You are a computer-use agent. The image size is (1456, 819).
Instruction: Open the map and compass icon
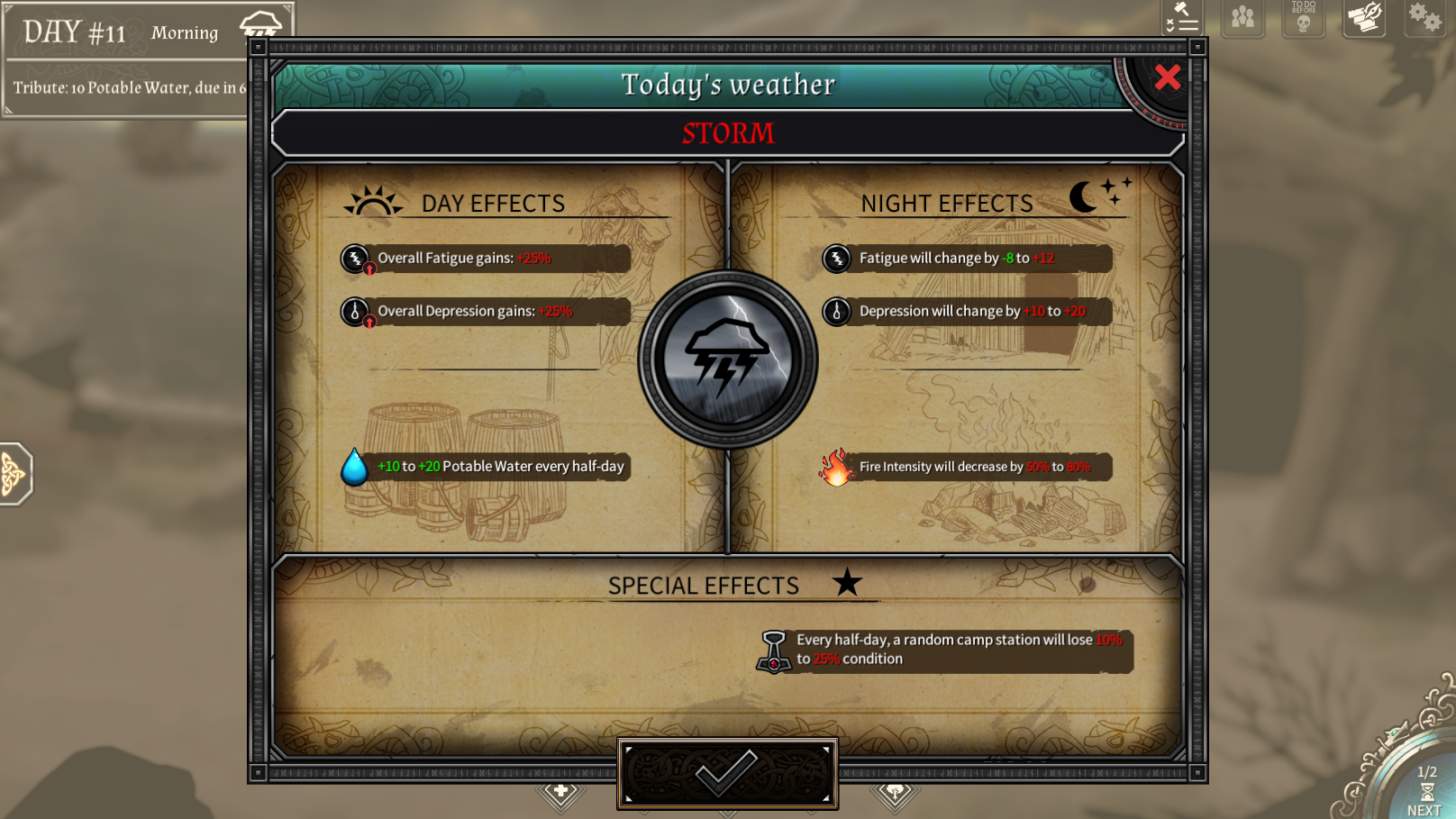coord(1364,17)
